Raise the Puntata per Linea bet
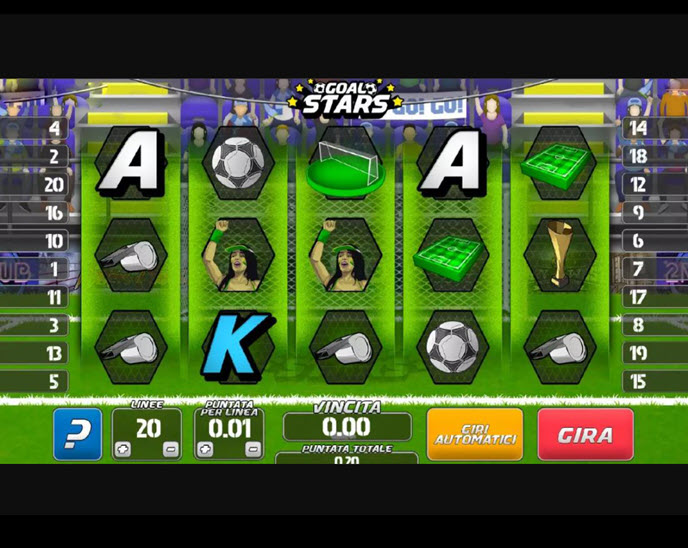This screenshot has width=688, height=548. [x=205, y=450]
